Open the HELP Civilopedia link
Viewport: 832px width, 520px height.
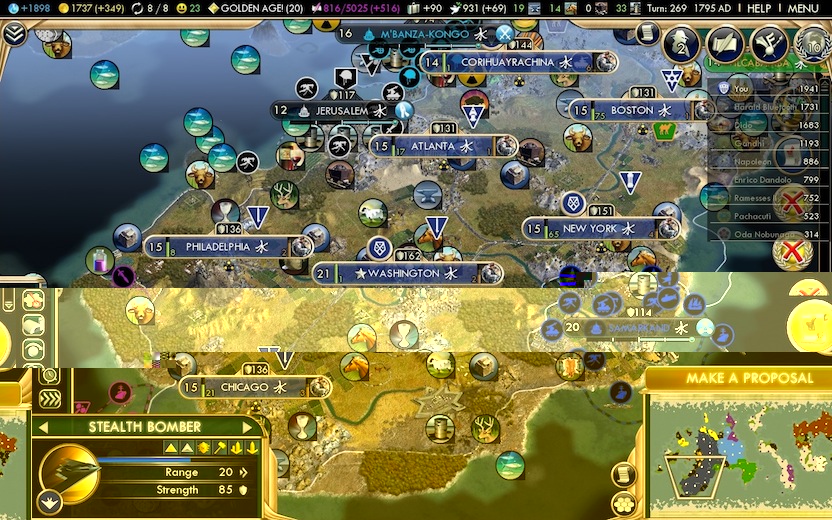coord(759,8)
